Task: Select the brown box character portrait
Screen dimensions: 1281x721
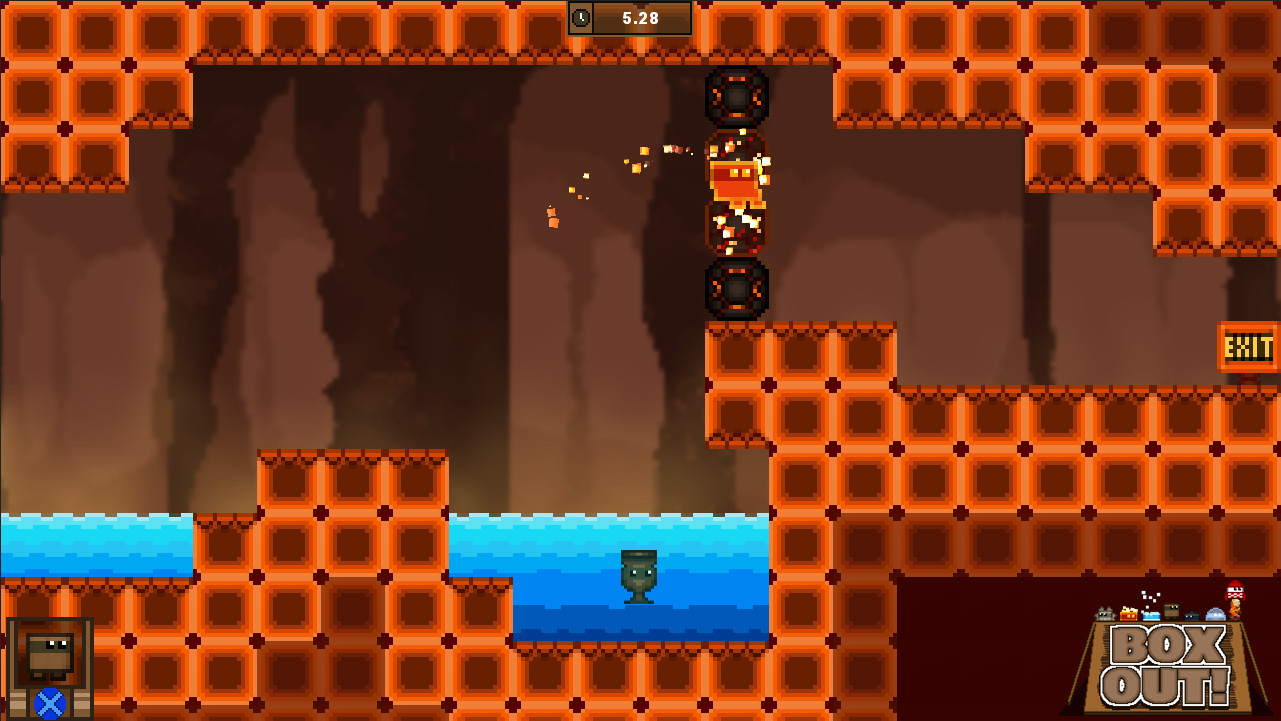Action: point(48,657)
